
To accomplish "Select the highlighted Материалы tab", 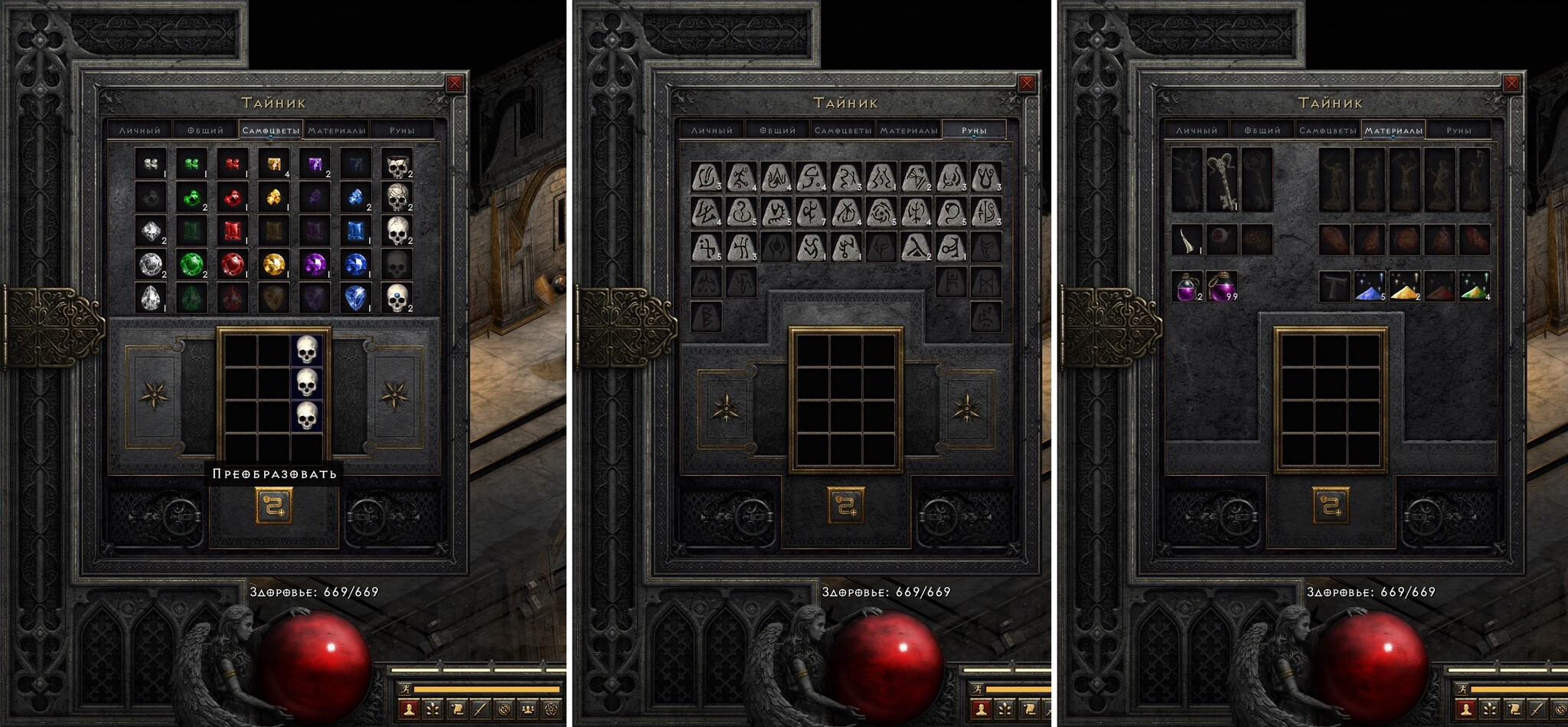I will [x=1393, y=130].
